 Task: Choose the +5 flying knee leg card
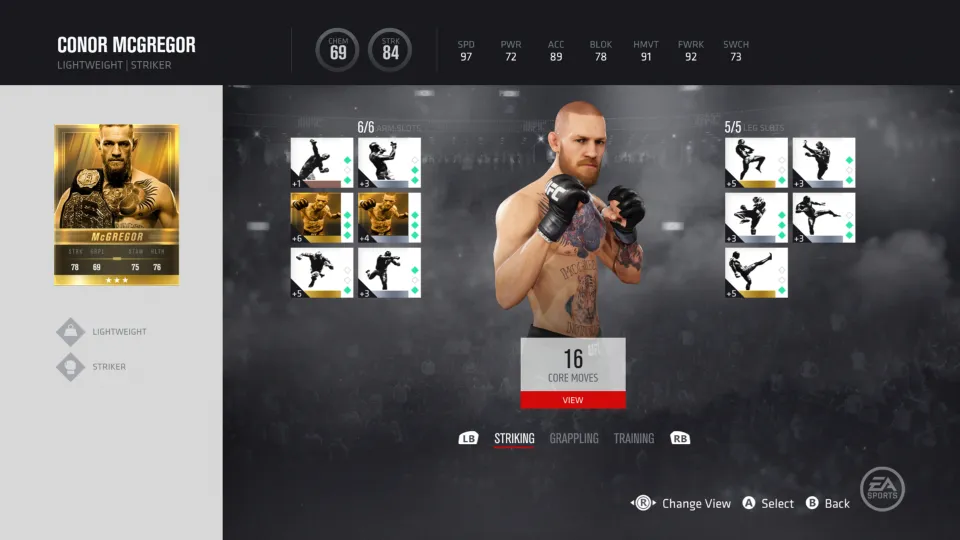pos(756,163)
